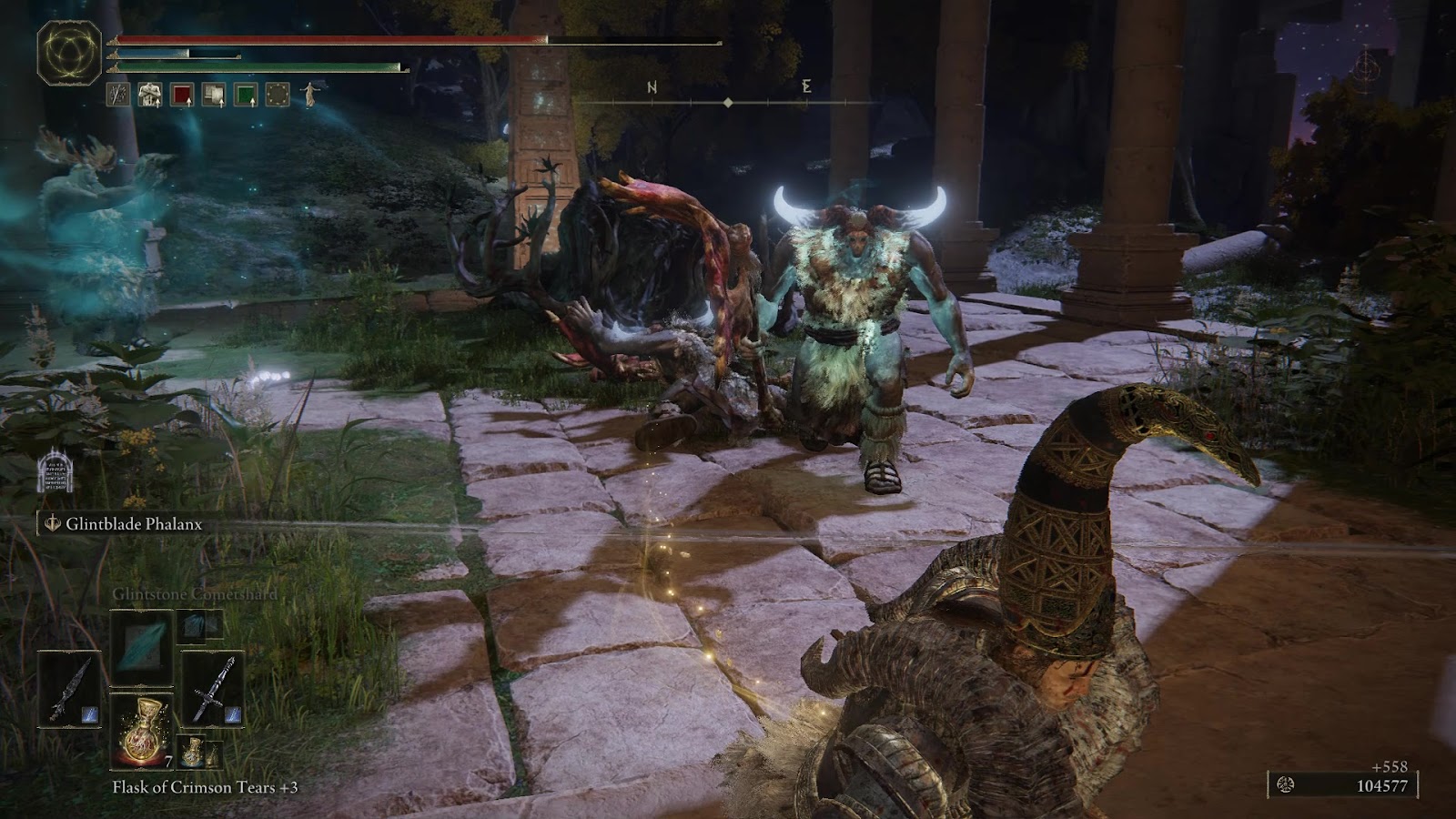The height and width of the screenshot is (819, 1456).
Task: Click the overlapping white squares buff icon
Action: (214, 95)
